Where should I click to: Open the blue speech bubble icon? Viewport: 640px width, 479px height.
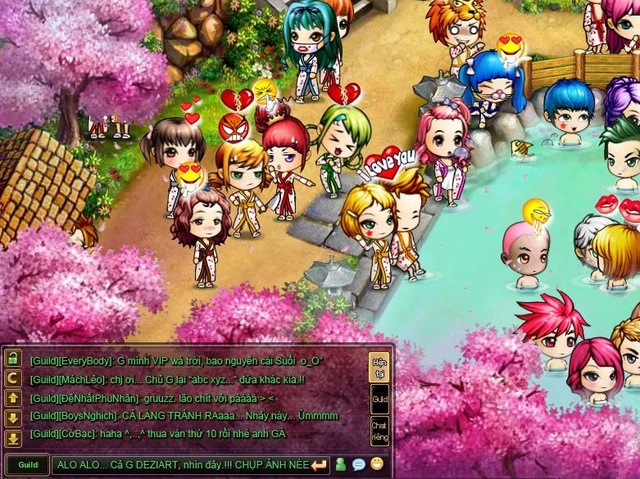coord(358,464)
